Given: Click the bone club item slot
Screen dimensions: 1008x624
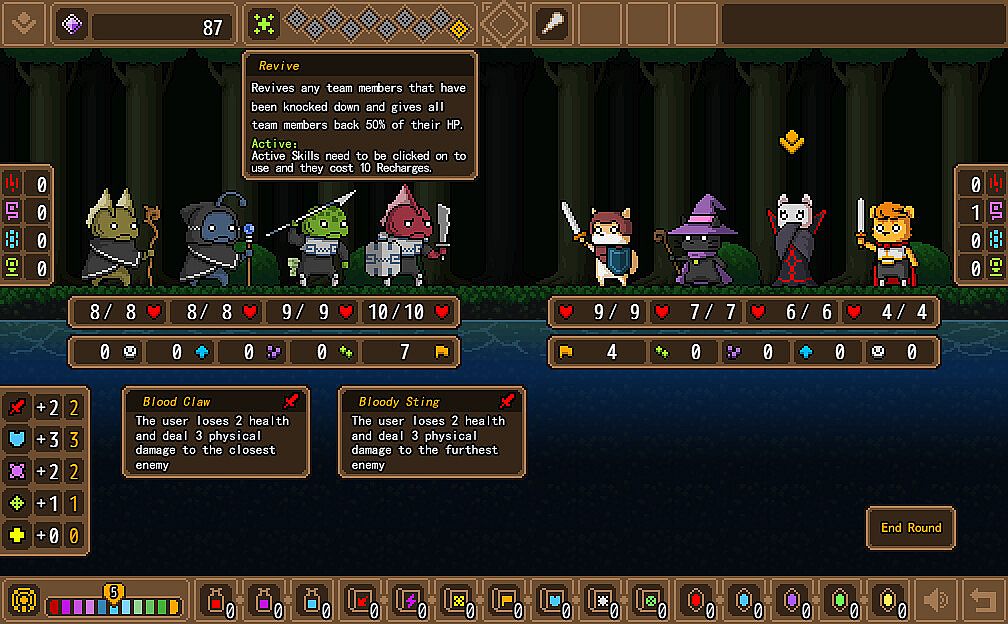Looking at the screenshot, I should [x=551, y=24].
